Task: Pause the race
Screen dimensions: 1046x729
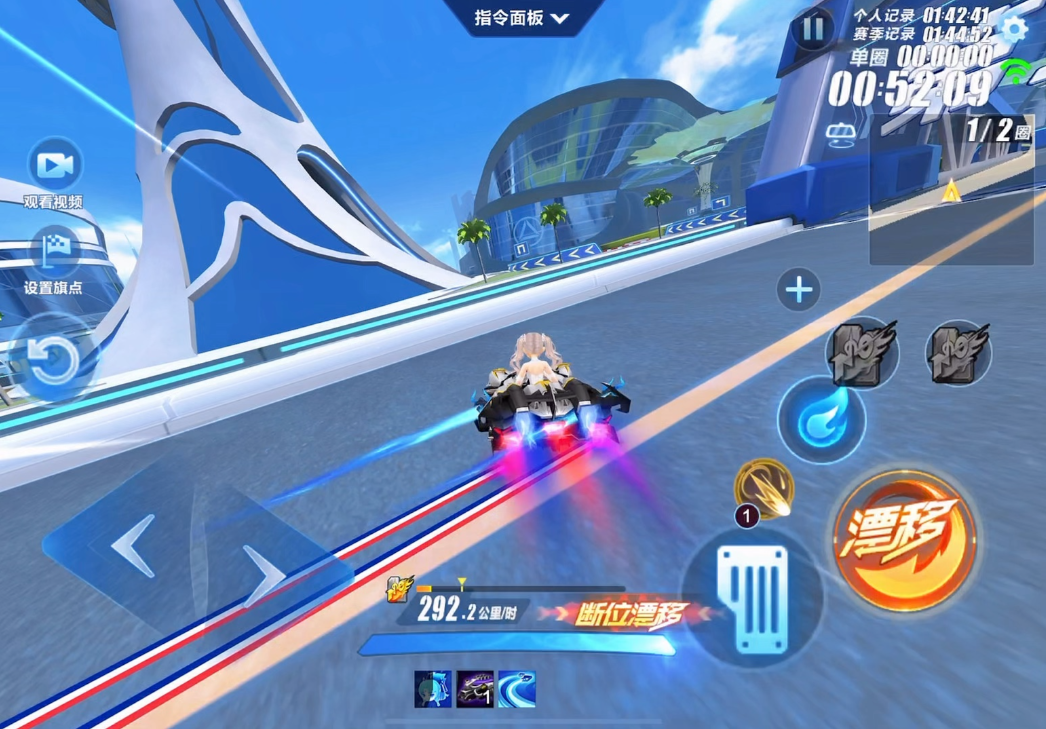Action: tap(812, 29)
